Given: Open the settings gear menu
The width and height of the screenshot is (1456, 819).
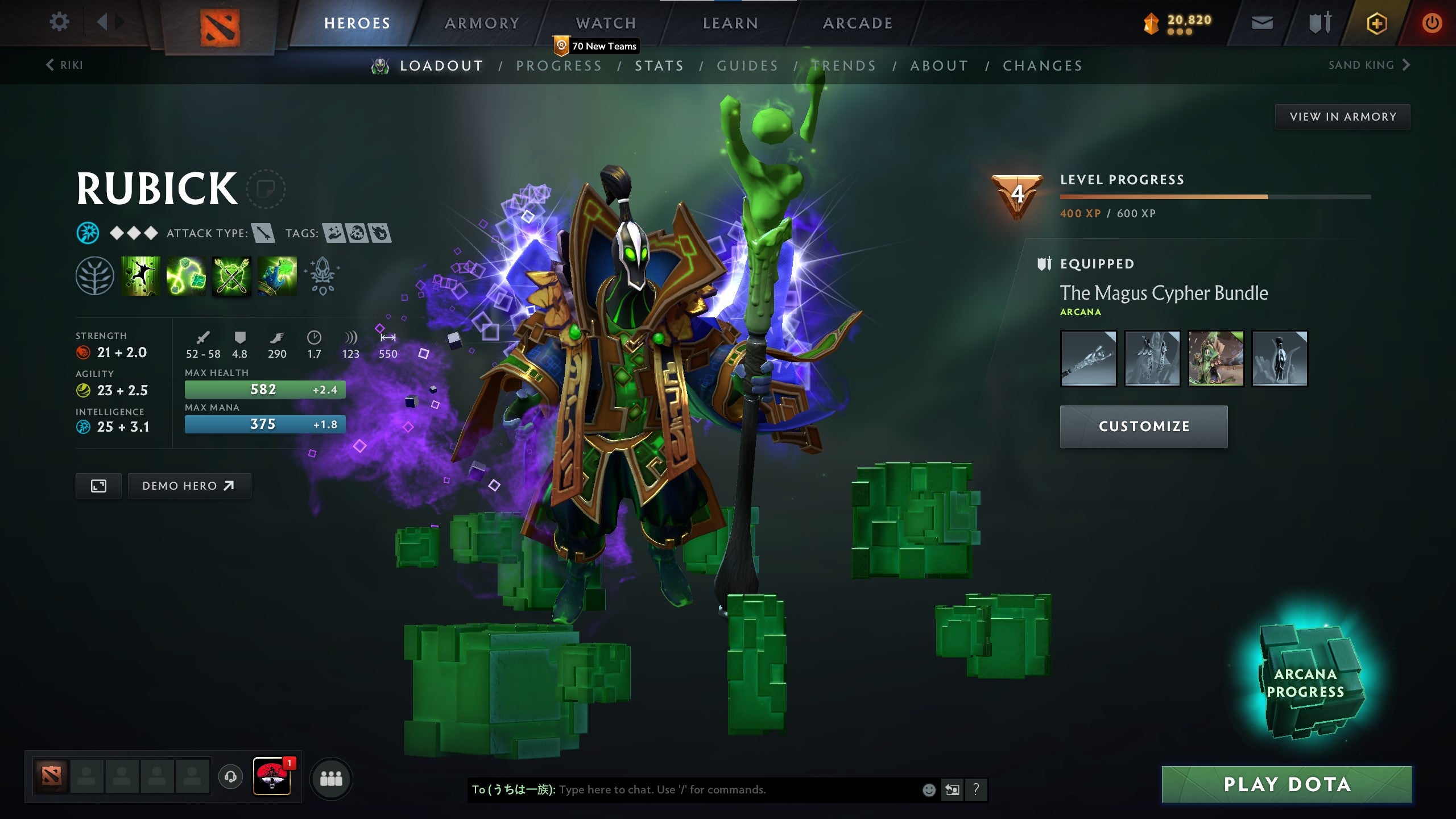Looking at the screenshot, I should pos(59,22).
